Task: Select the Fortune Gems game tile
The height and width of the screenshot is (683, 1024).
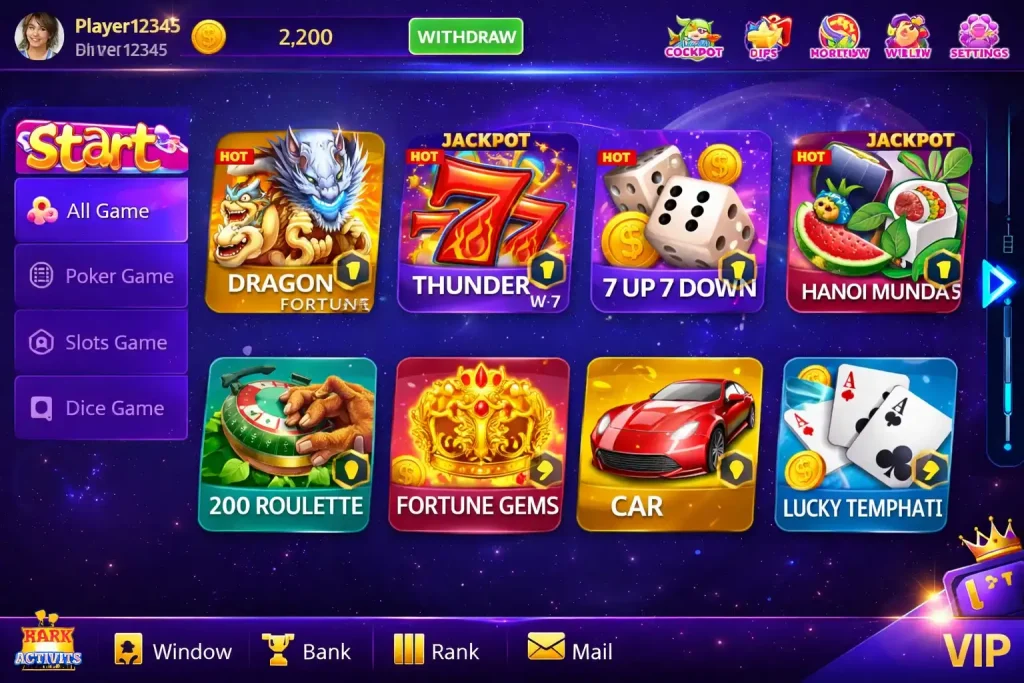Action: pos(478,443)
